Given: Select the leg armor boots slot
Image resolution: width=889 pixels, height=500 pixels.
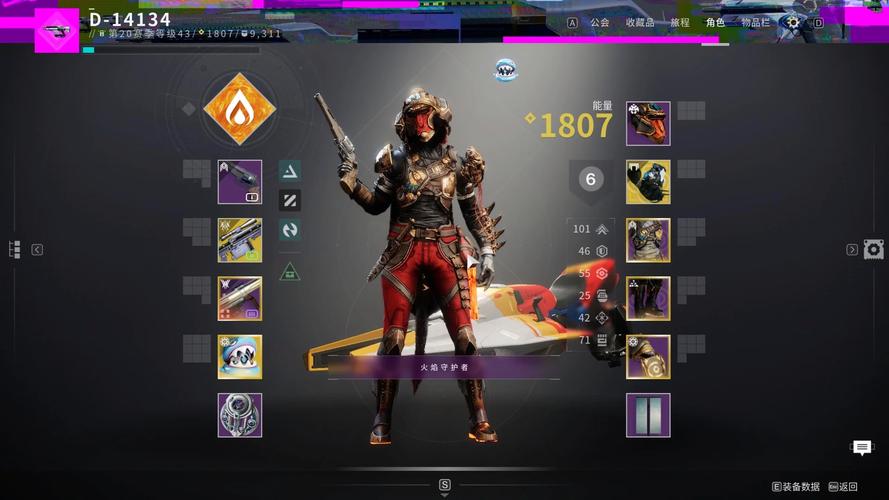Looking at the screenshot, I should [648, 298].
